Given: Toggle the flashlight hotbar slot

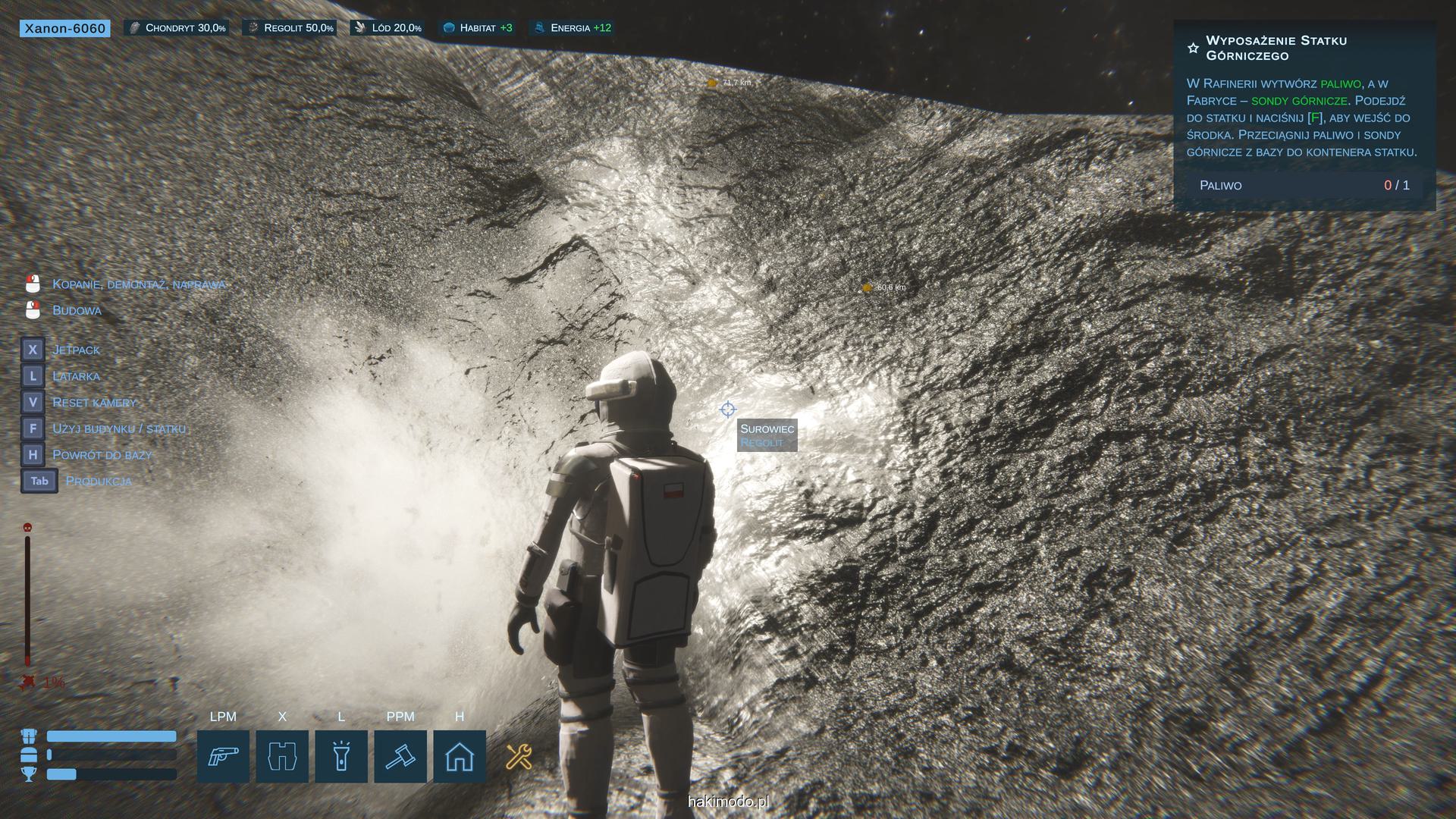Looking at the screenshot, I should click(x=341, y=756).
